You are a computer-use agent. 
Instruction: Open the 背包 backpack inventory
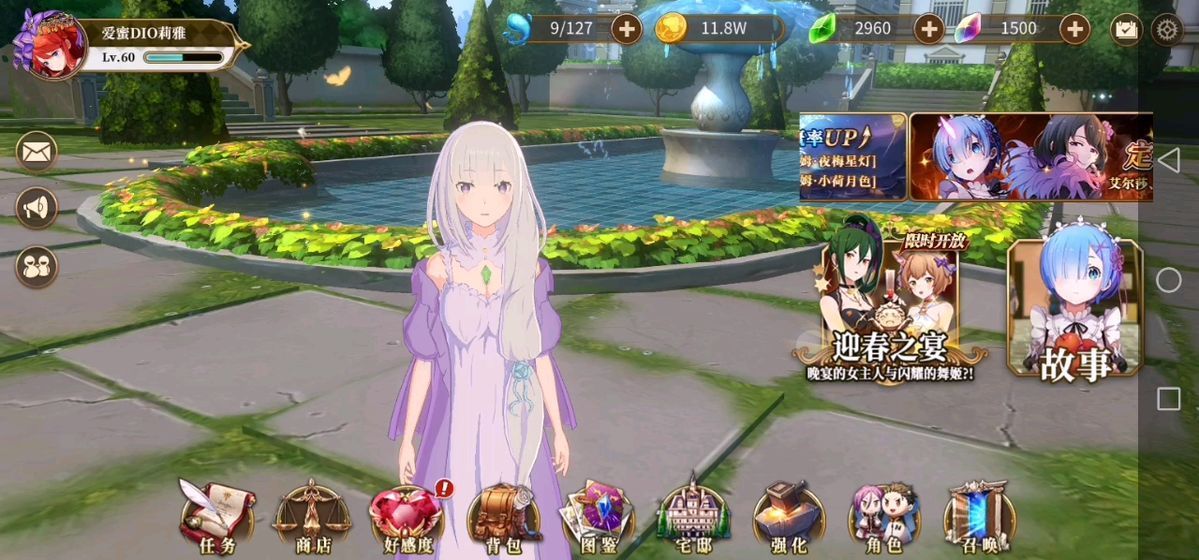(x=504, y=514)
